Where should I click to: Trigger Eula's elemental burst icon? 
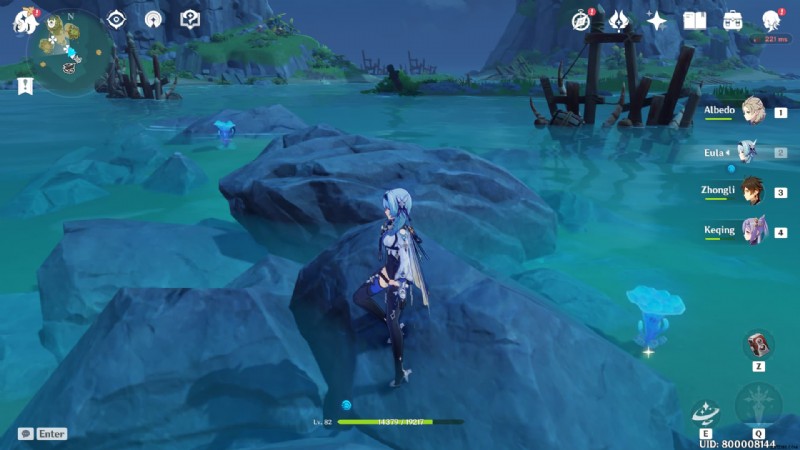click(x=758, y=406)
